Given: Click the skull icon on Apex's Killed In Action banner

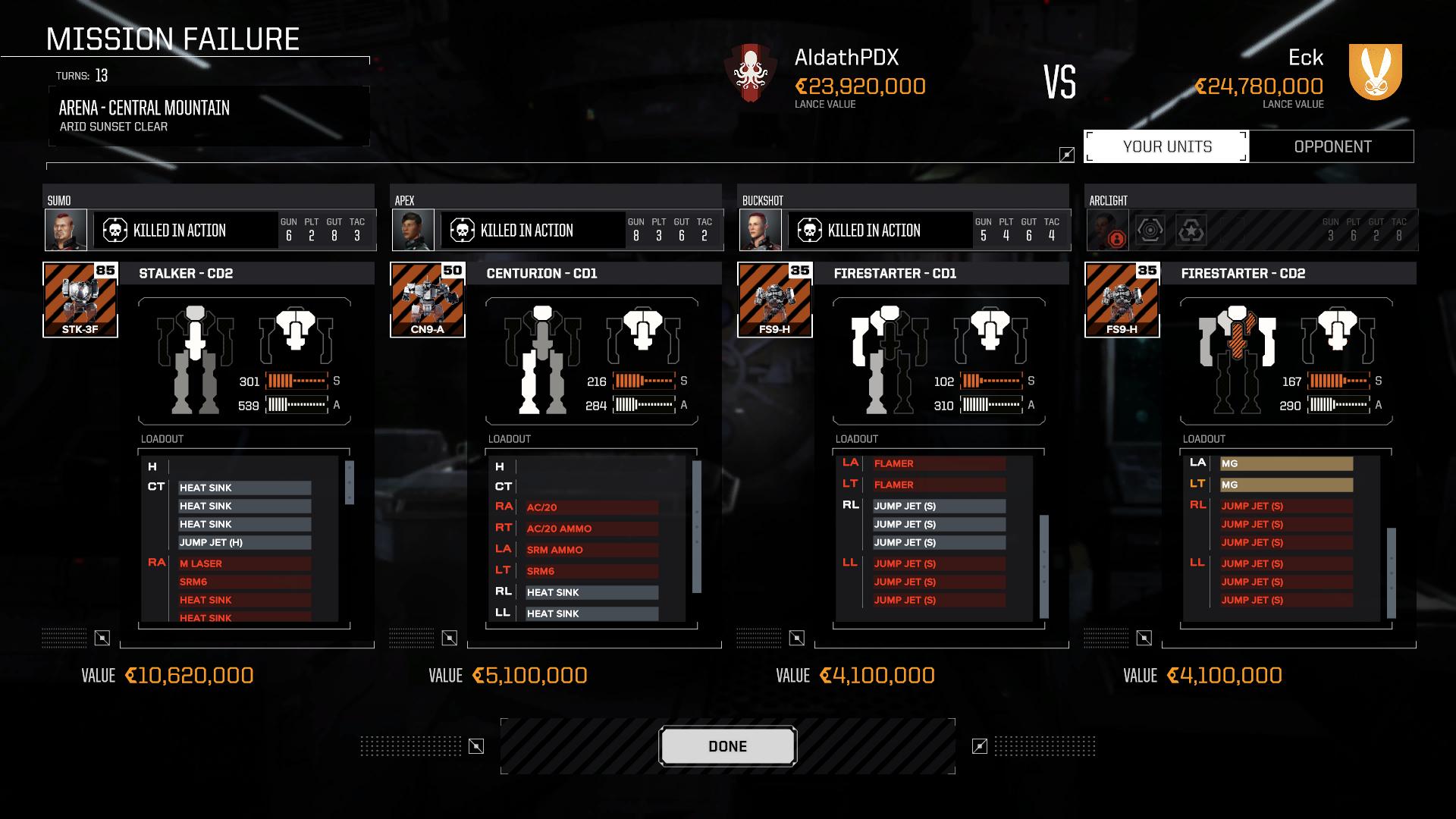Looking at the screenshot, I should 463,231.
